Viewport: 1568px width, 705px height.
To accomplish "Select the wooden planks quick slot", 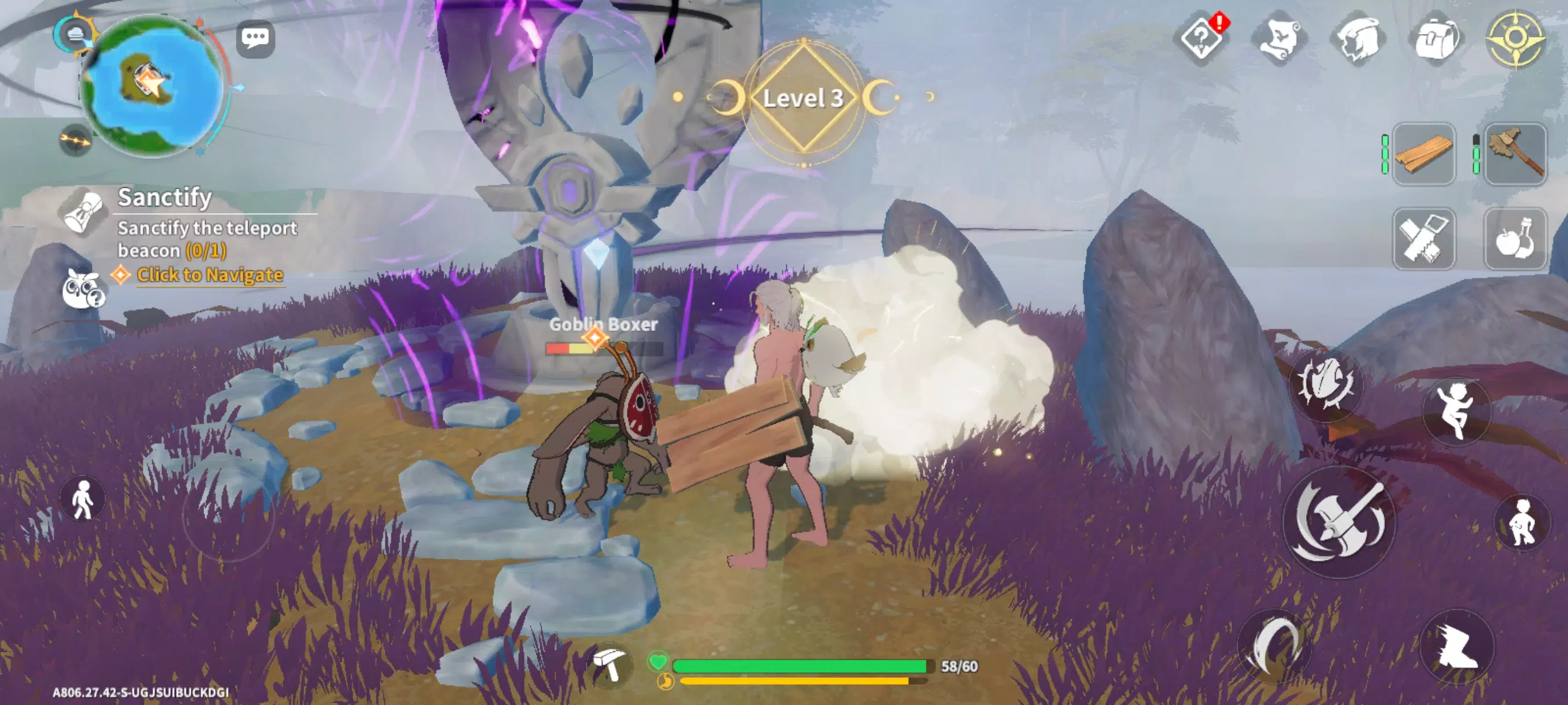I will (x=1423, y=155).
